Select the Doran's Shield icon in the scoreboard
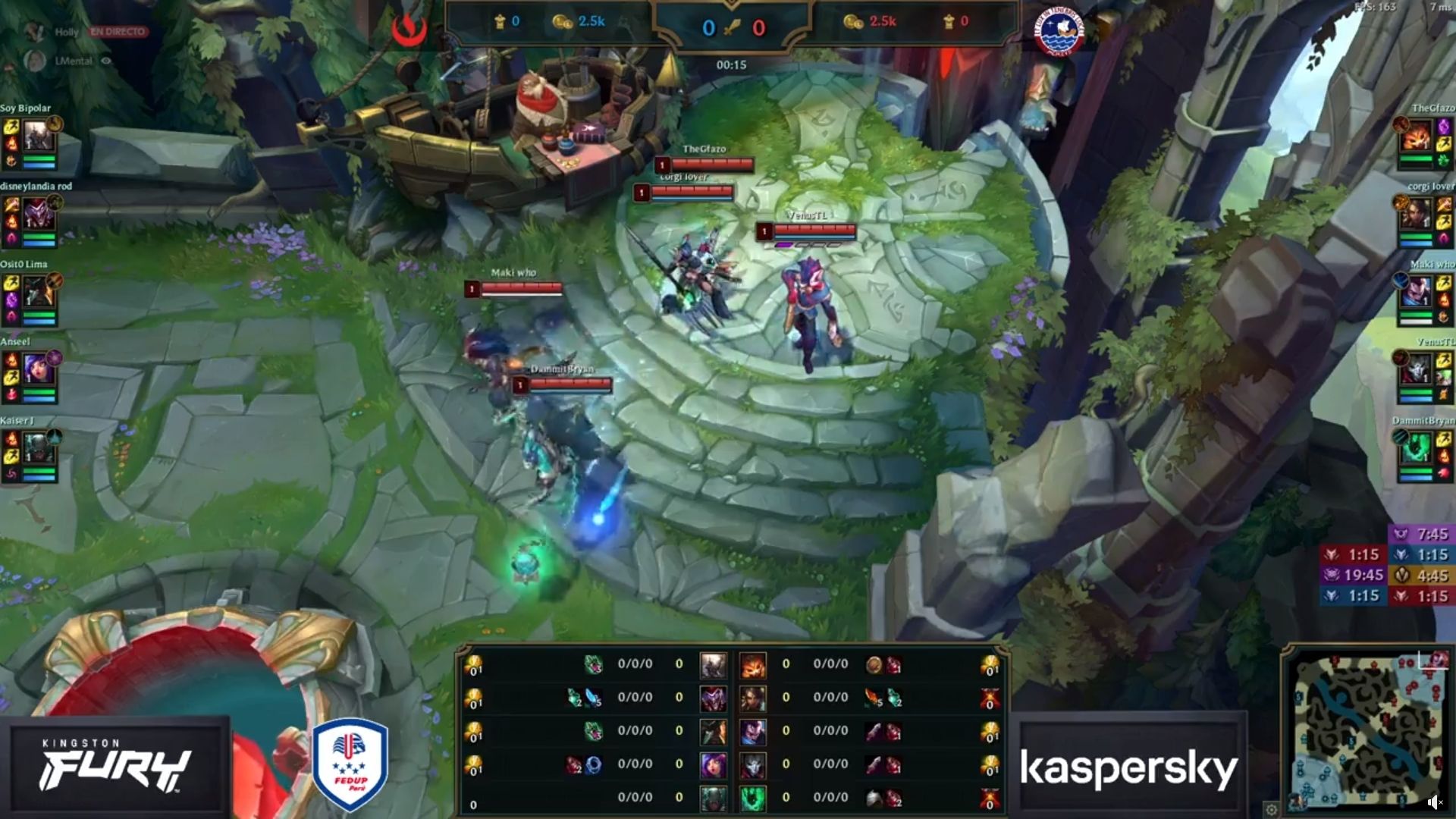The width and height of the screenshot is (1456, 819). pyautogui.click(x=874, y=665)
